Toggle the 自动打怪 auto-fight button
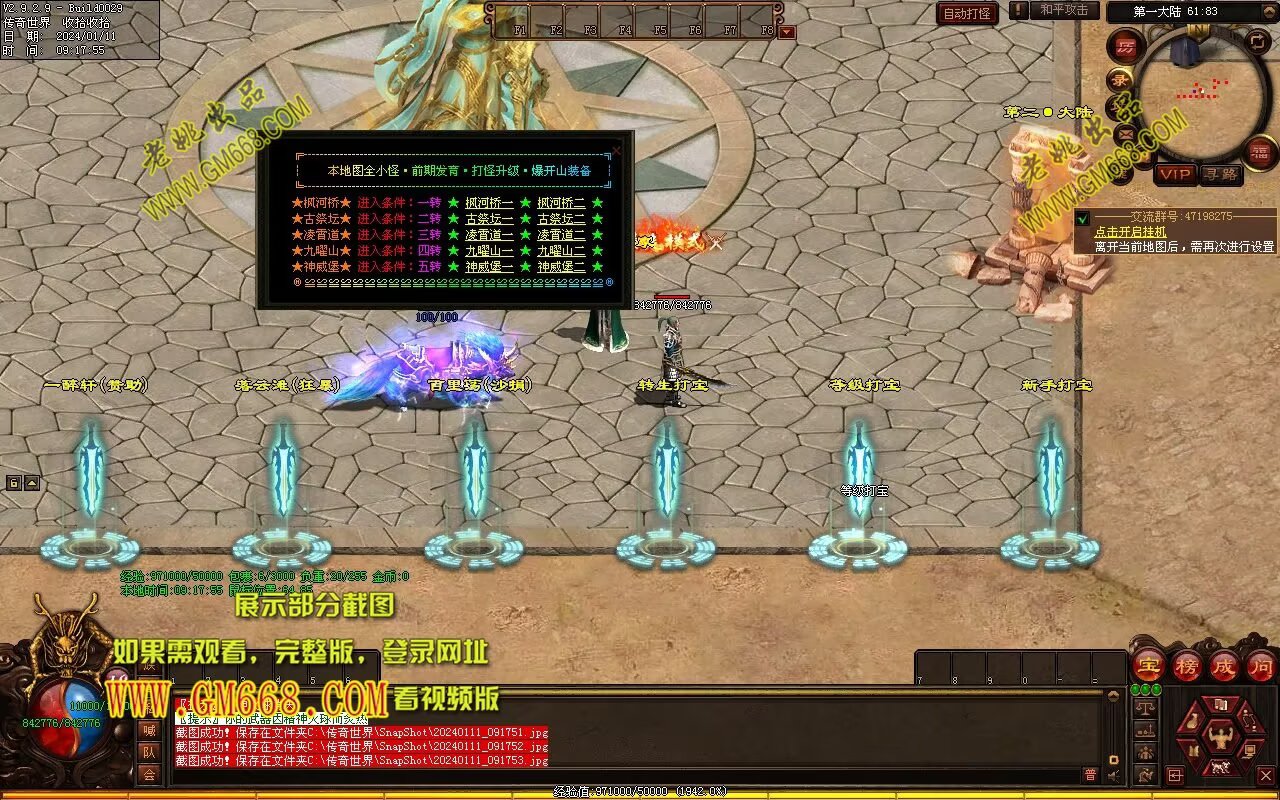1280x800 pixels. pos(968,13)
